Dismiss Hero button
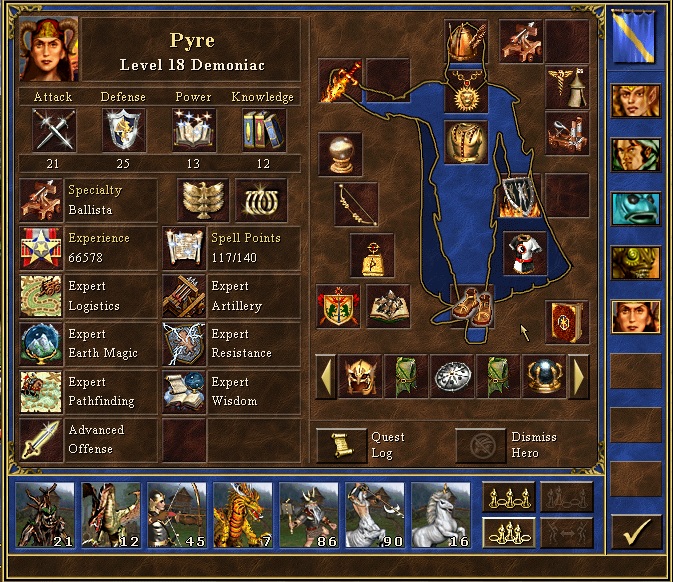674x582 pixels. 481,445
